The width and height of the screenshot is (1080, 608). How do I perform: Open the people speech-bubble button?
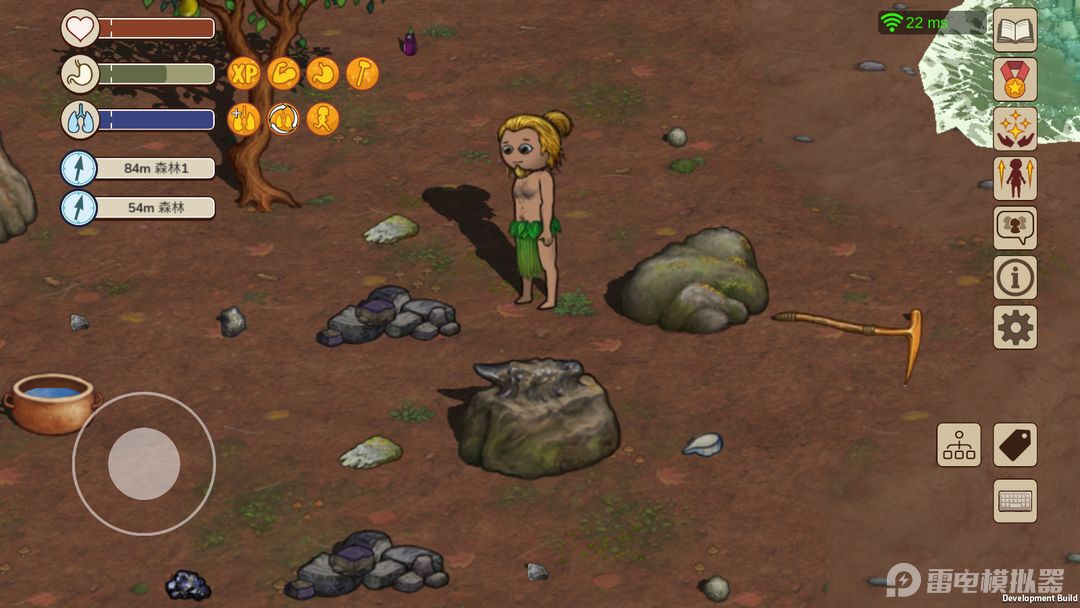click(x=1015, y=228)
